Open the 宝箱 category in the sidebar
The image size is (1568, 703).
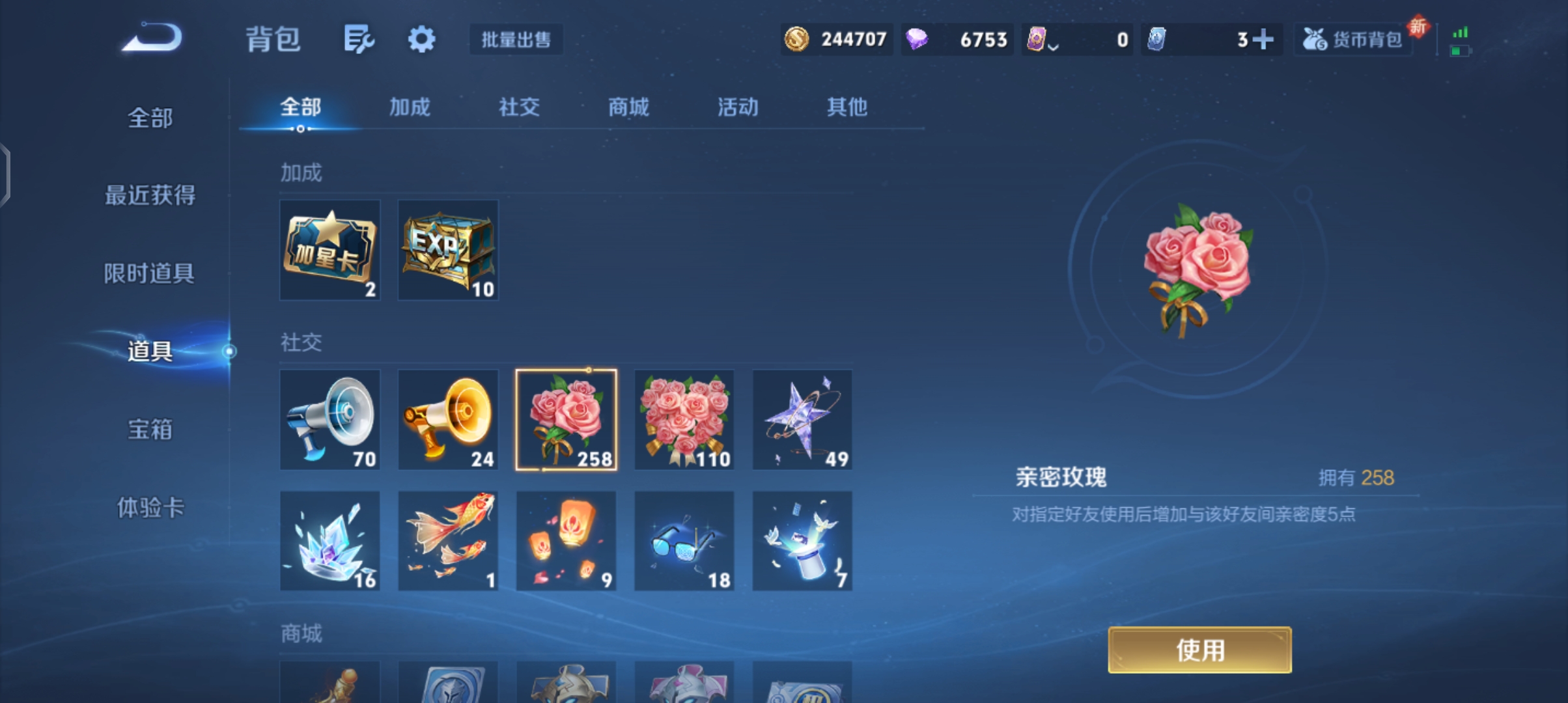[150, 430]
